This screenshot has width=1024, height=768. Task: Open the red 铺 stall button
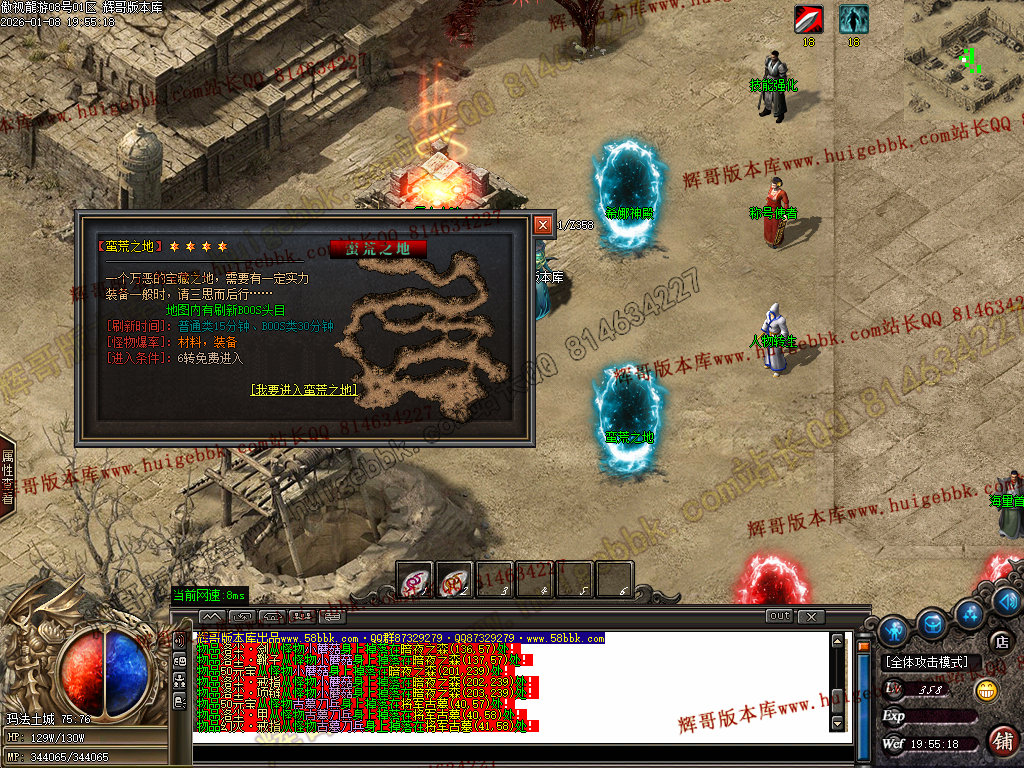point(1001,741)
